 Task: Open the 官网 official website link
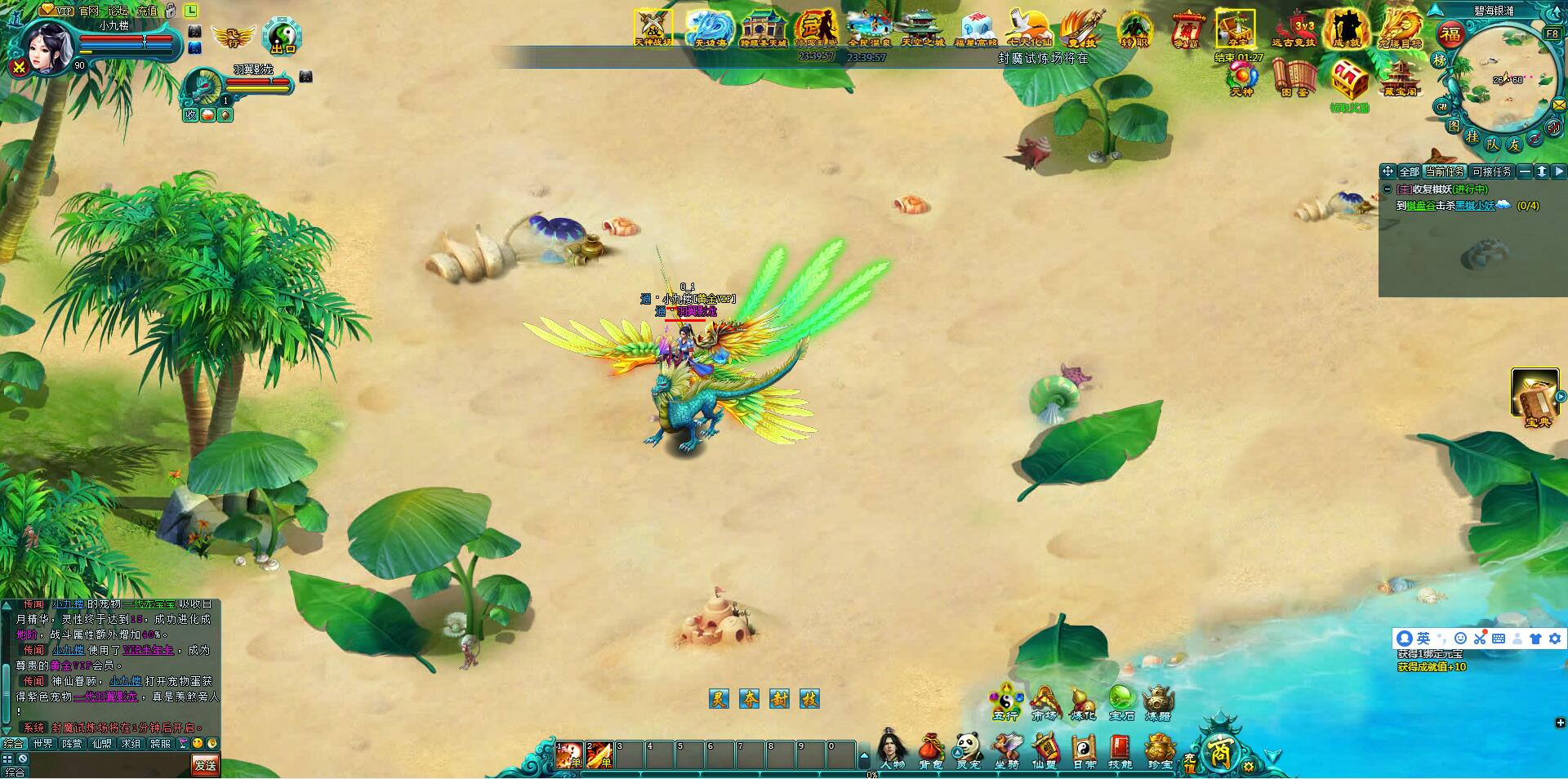[89, 11]
